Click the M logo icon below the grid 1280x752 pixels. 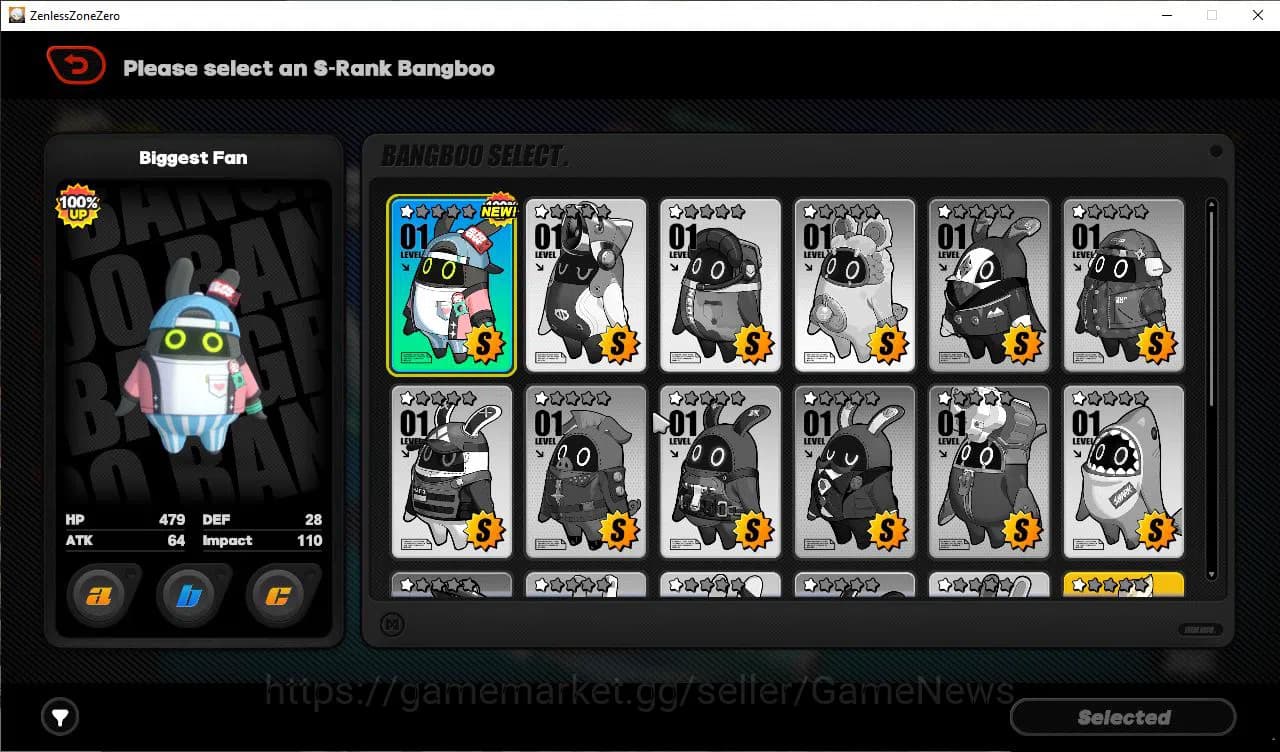coord(394,624)
